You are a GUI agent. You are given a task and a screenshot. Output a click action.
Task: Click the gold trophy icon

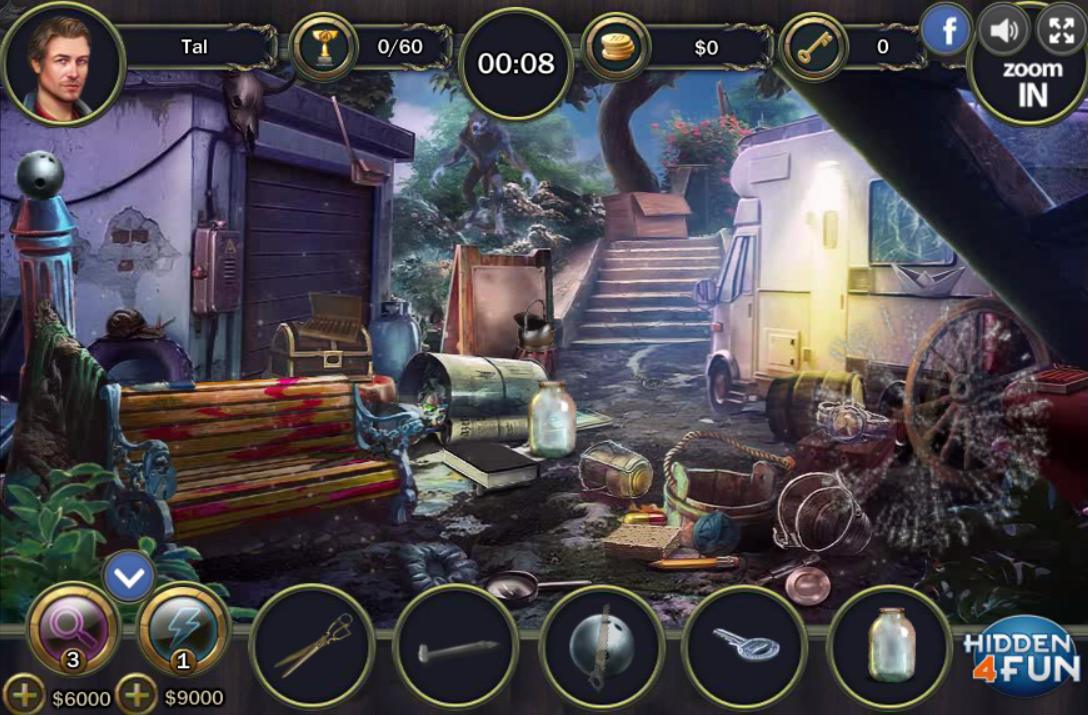point(323,47)
